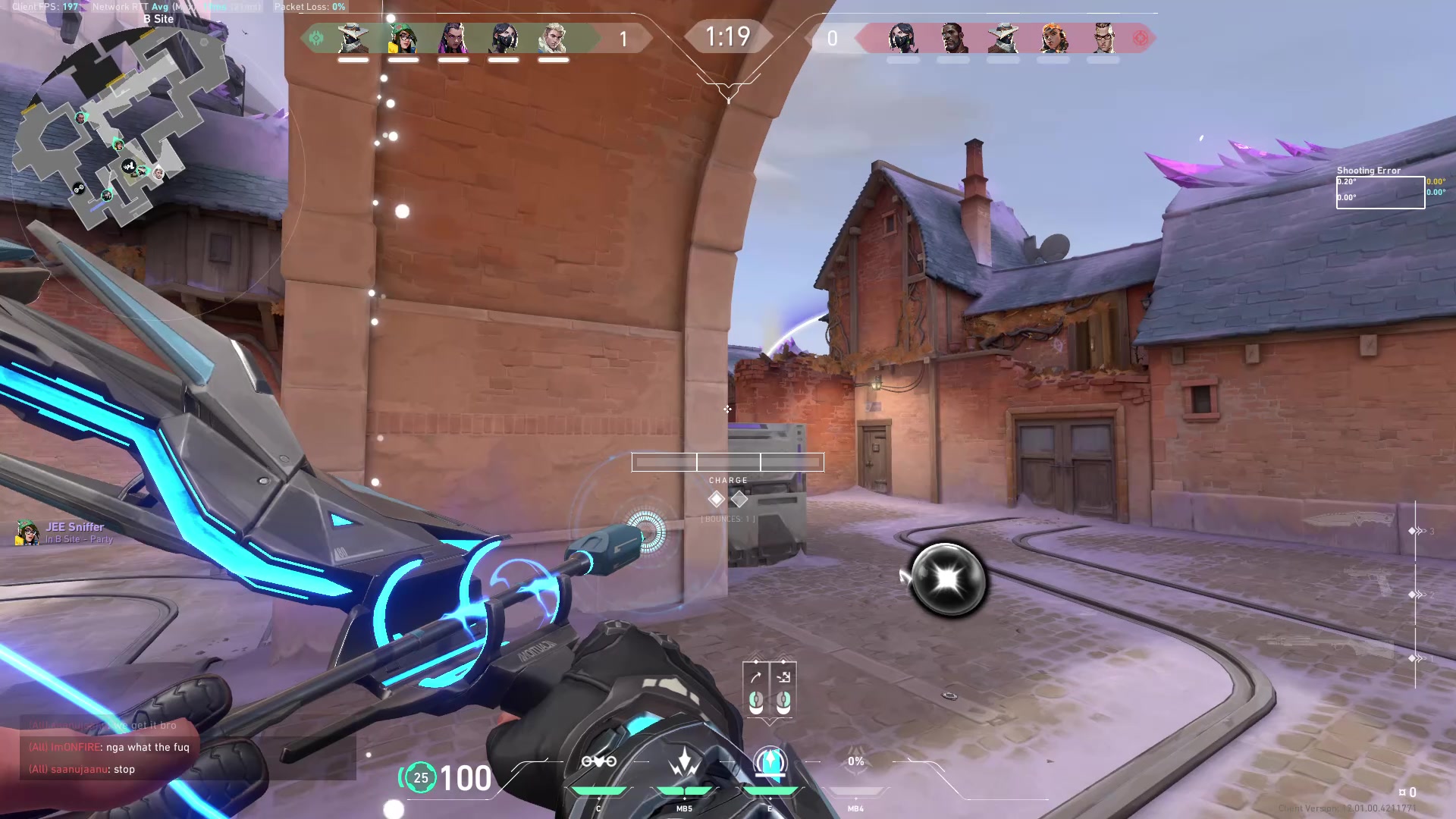Select the Killjoy agent portrait
This screenshot has height=819, width=1456.
click(x=403, y=38)
